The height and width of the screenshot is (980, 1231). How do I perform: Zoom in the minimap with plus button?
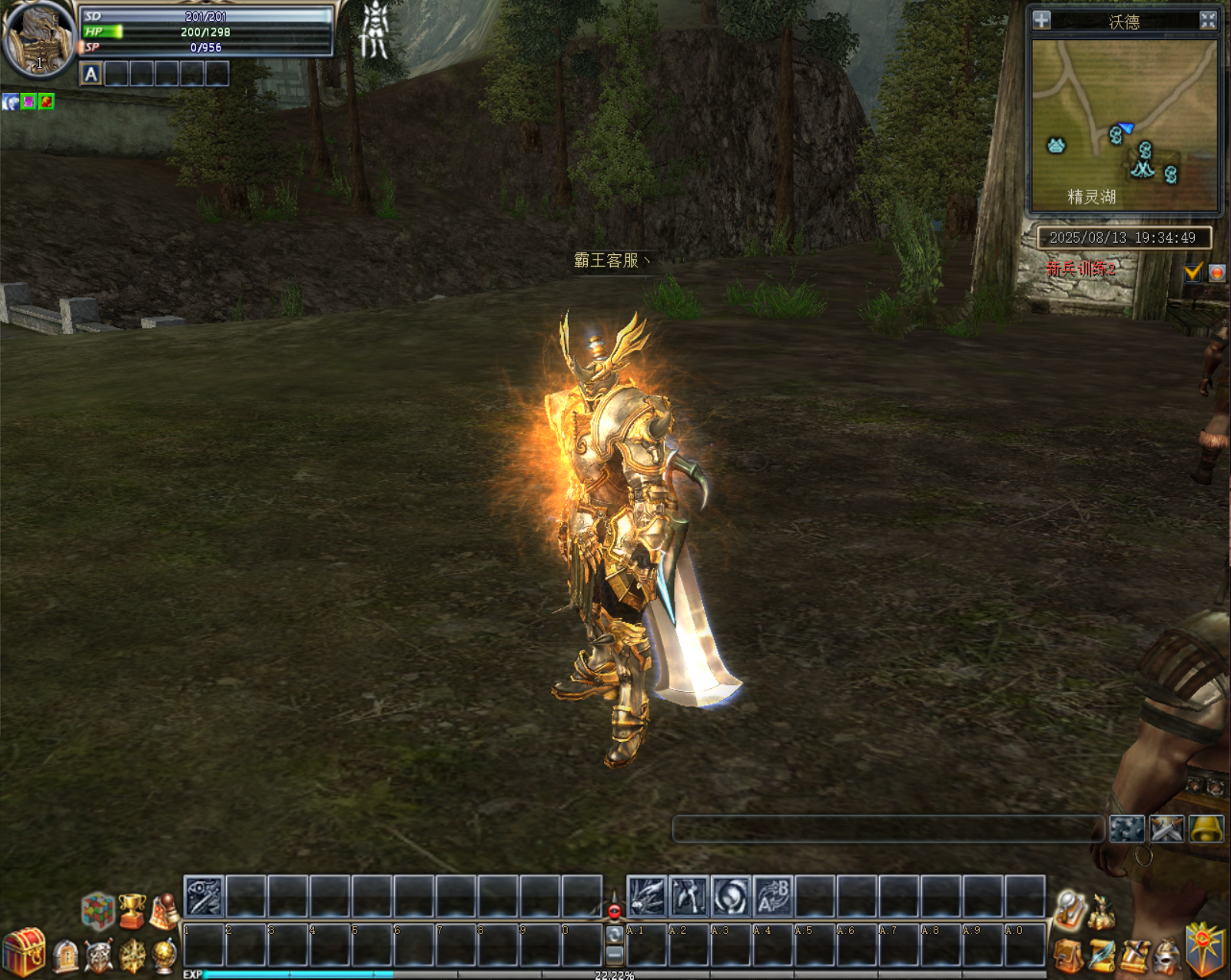click(x=1041, y=20)
